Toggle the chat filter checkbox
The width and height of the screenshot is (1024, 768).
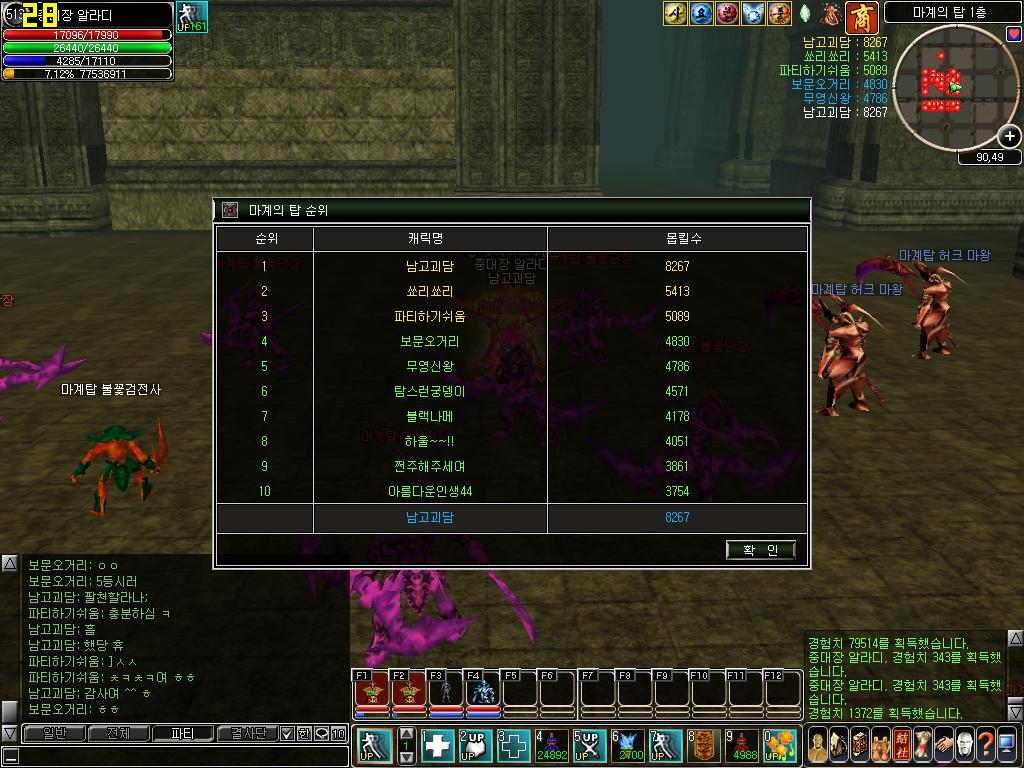click(x=287, y=733)
